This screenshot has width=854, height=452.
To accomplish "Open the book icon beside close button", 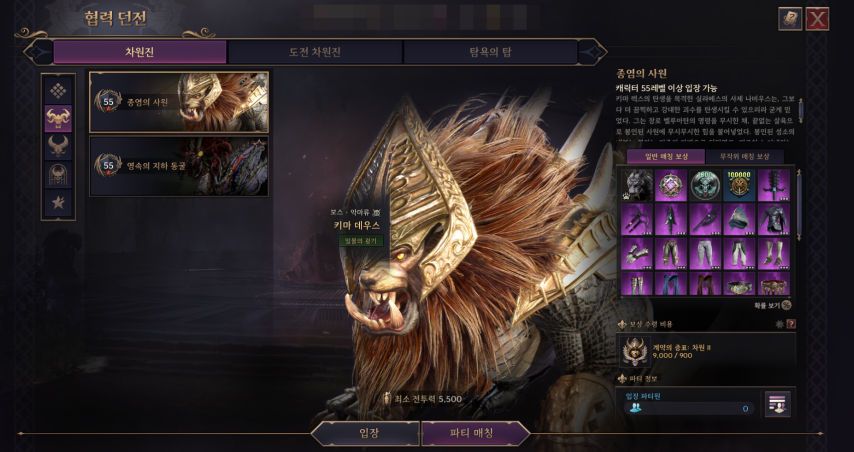I will [x=790, y=19].
